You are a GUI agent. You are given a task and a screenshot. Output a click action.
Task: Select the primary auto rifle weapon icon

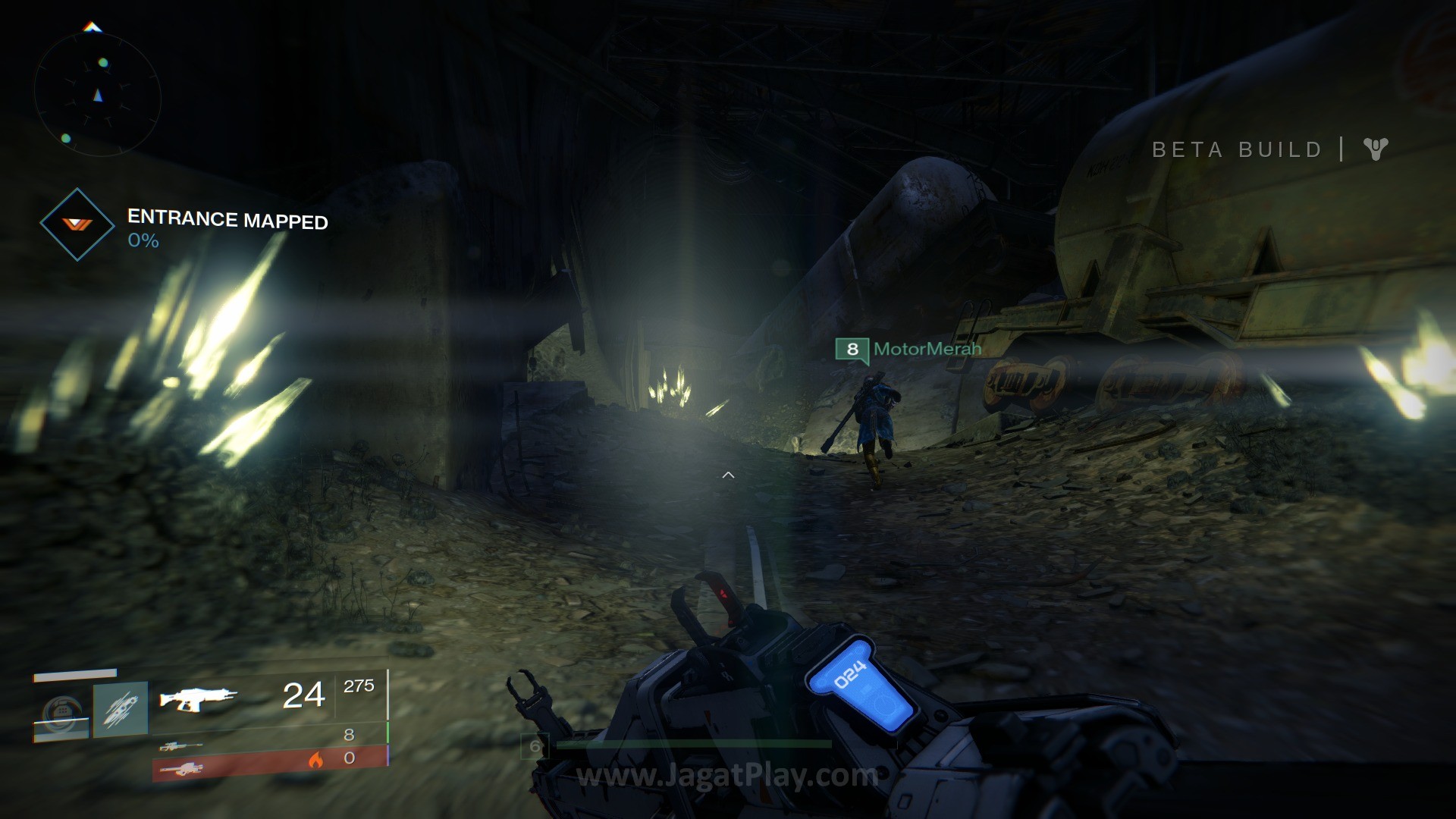pyautogui.click(x=198, y=698)
